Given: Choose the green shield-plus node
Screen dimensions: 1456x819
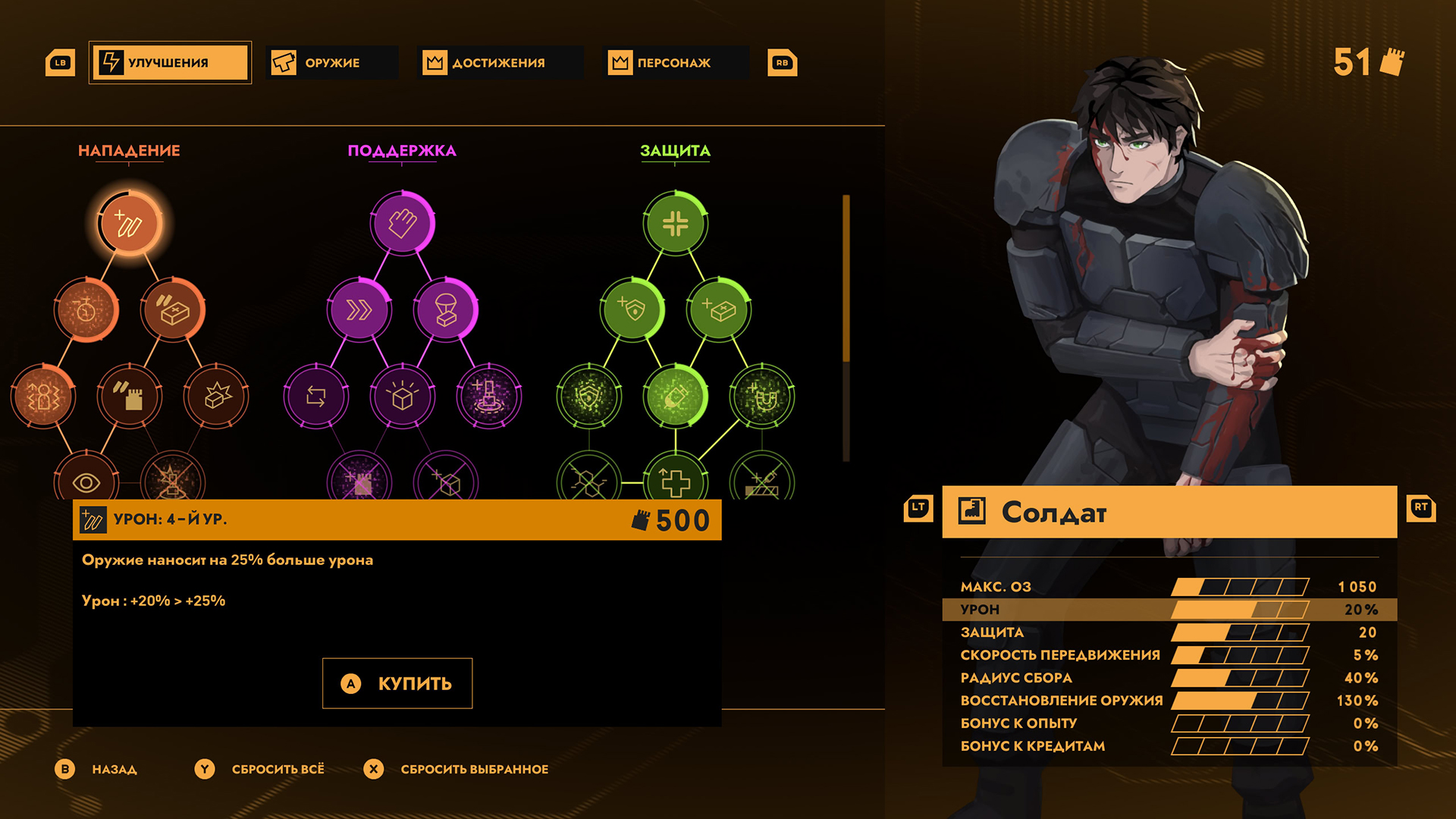Looking at the screenshot, I should point(632,310).
